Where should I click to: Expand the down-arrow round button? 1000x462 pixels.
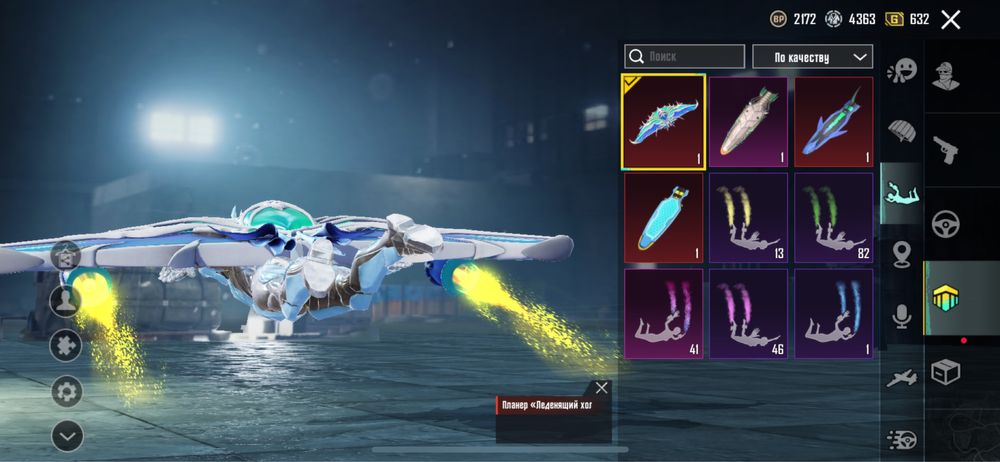[x=67, y=435]
